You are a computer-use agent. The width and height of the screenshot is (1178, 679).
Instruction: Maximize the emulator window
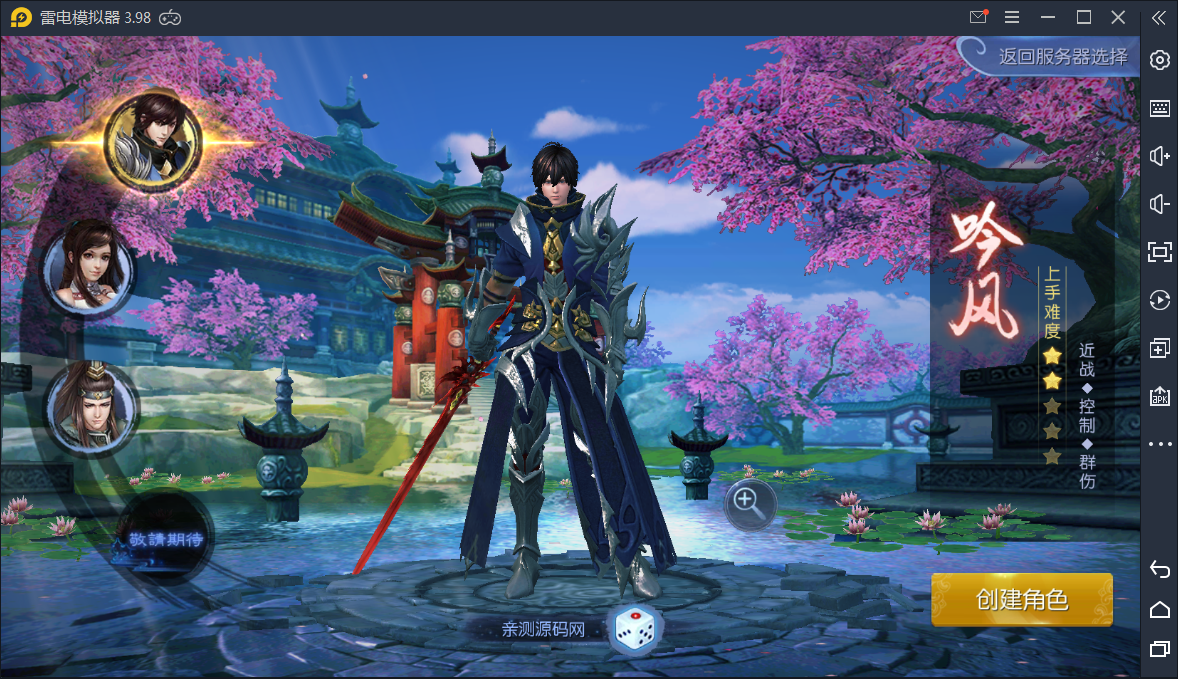click(1083, 17)
